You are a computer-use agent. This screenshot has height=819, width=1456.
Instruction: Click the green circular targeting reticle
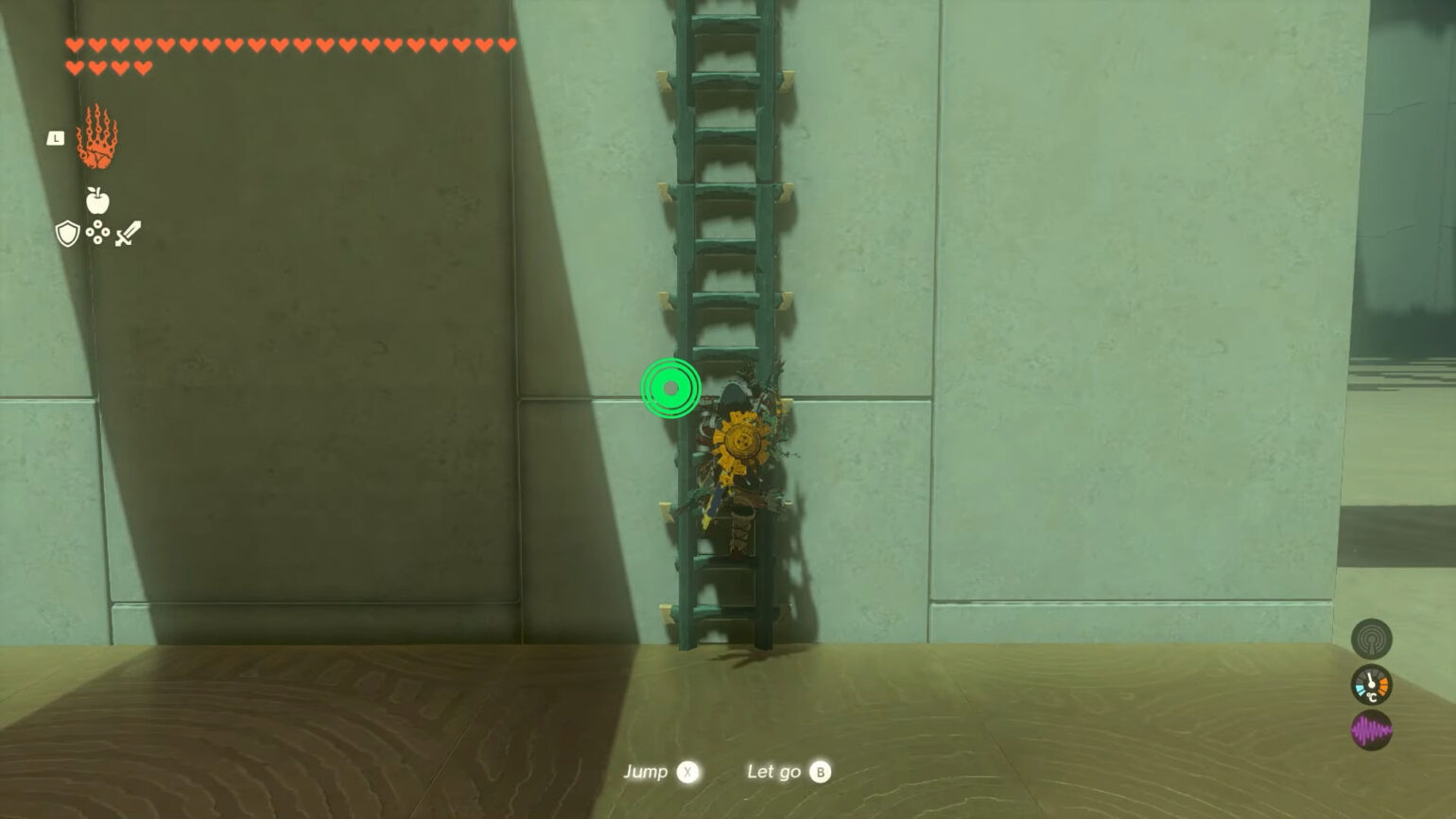(x=671, y=387)
